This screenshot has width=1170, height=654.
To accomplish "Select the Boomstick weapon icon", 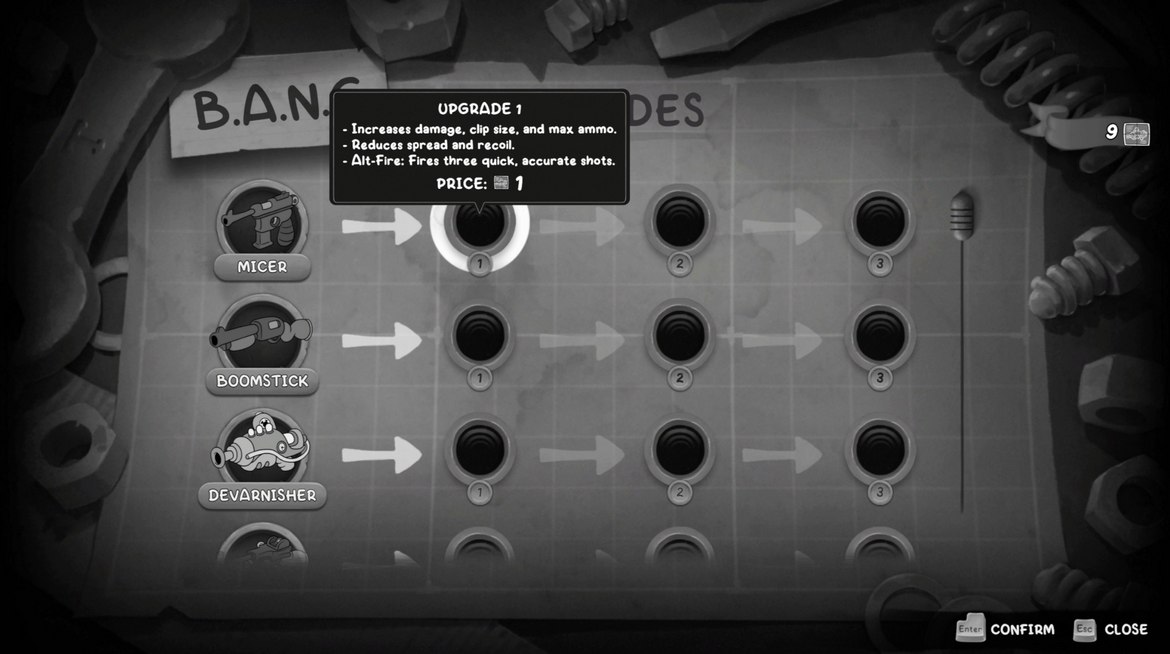I will click(x=262, y=335).
